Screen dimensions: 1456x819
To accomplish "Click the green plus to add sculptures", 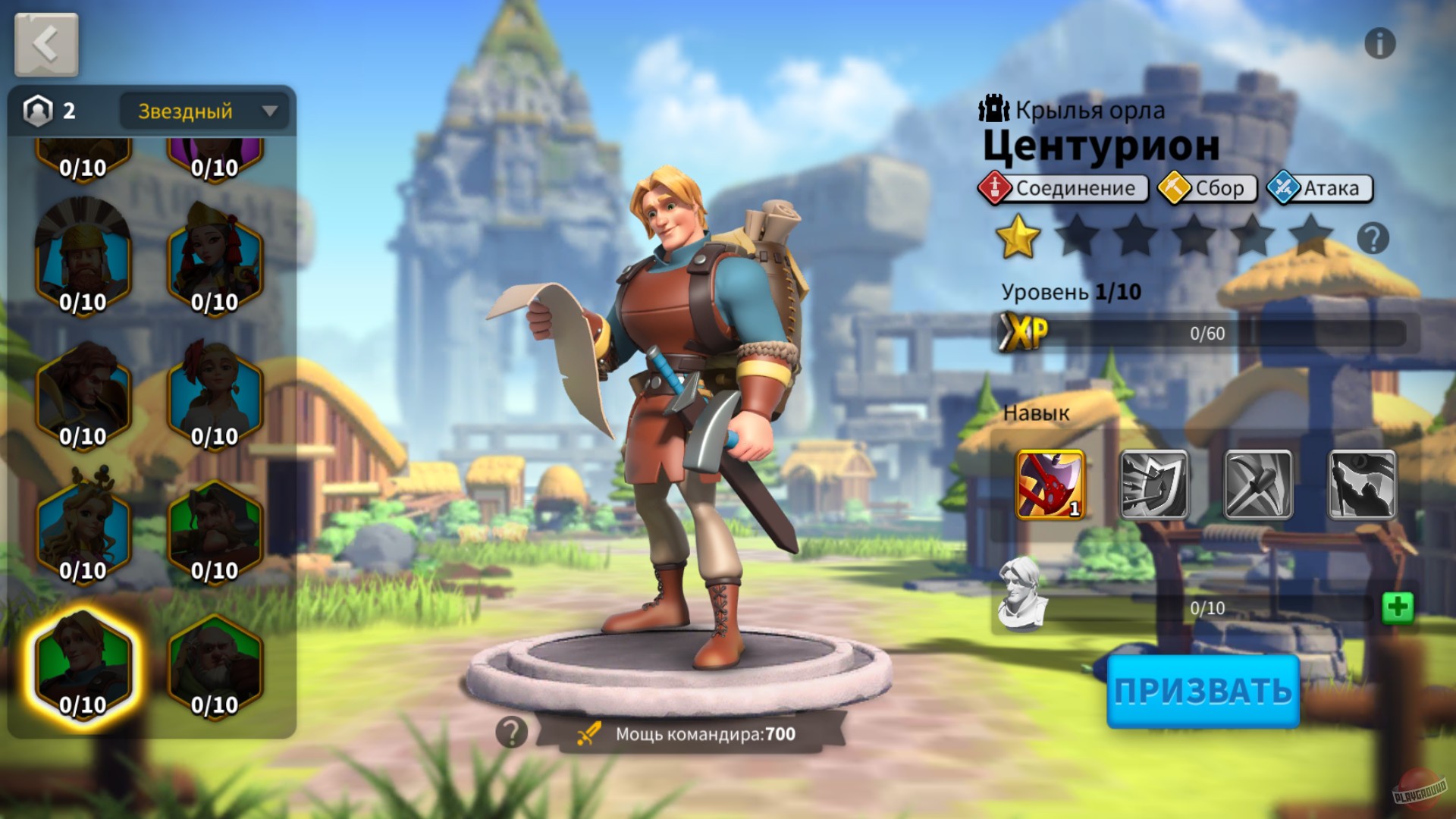I will (x=1399, y=607).
